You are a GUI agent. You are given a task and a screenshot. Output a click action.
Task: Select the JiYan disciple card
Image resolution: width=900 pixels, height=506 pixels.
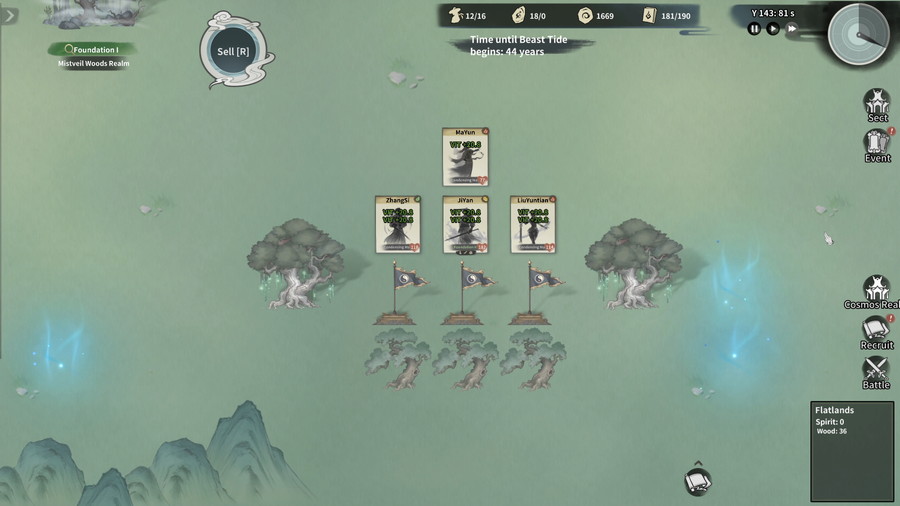(465, 224)
